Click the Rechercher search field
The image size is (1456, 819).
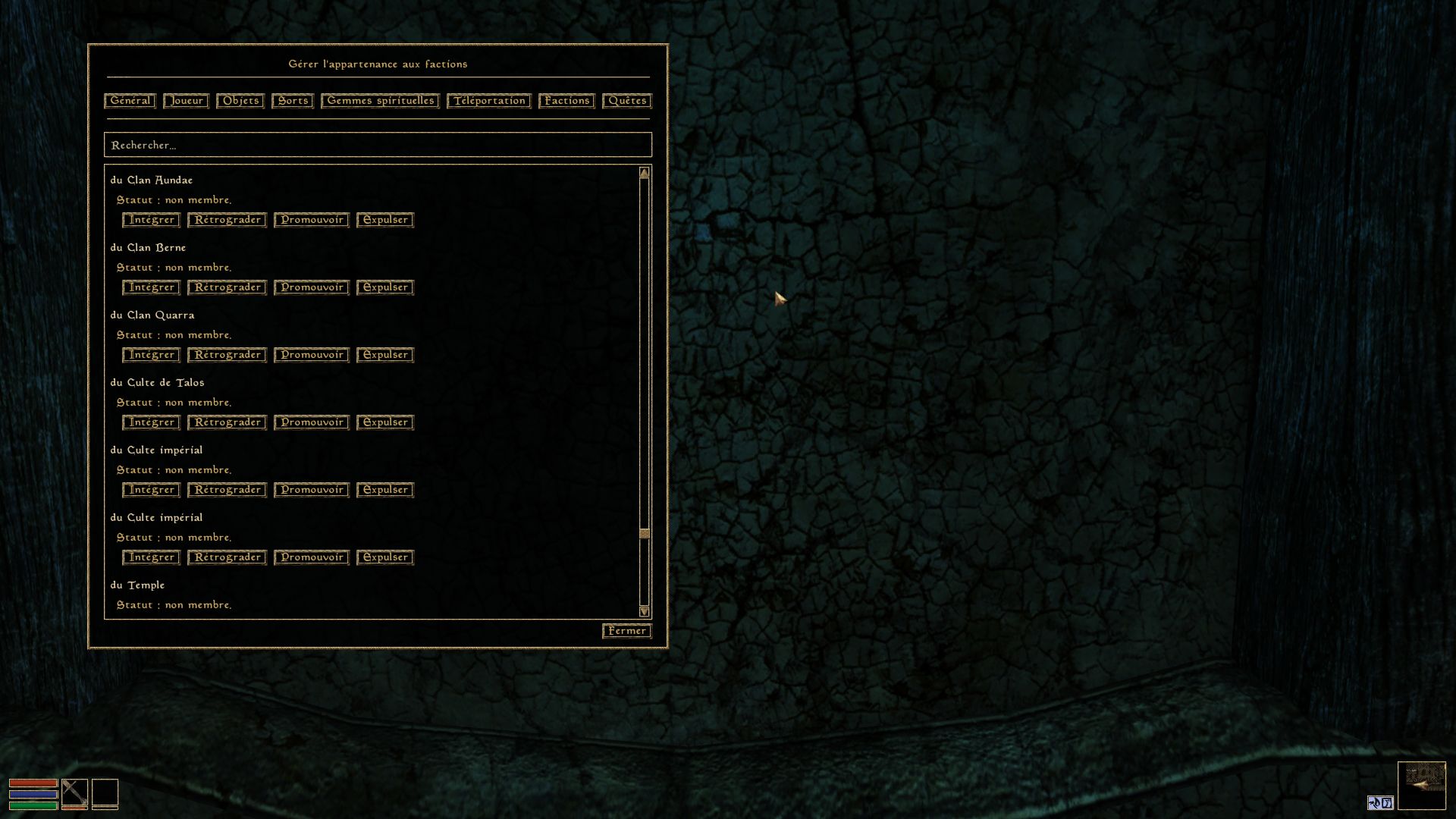tap(378, 145)
